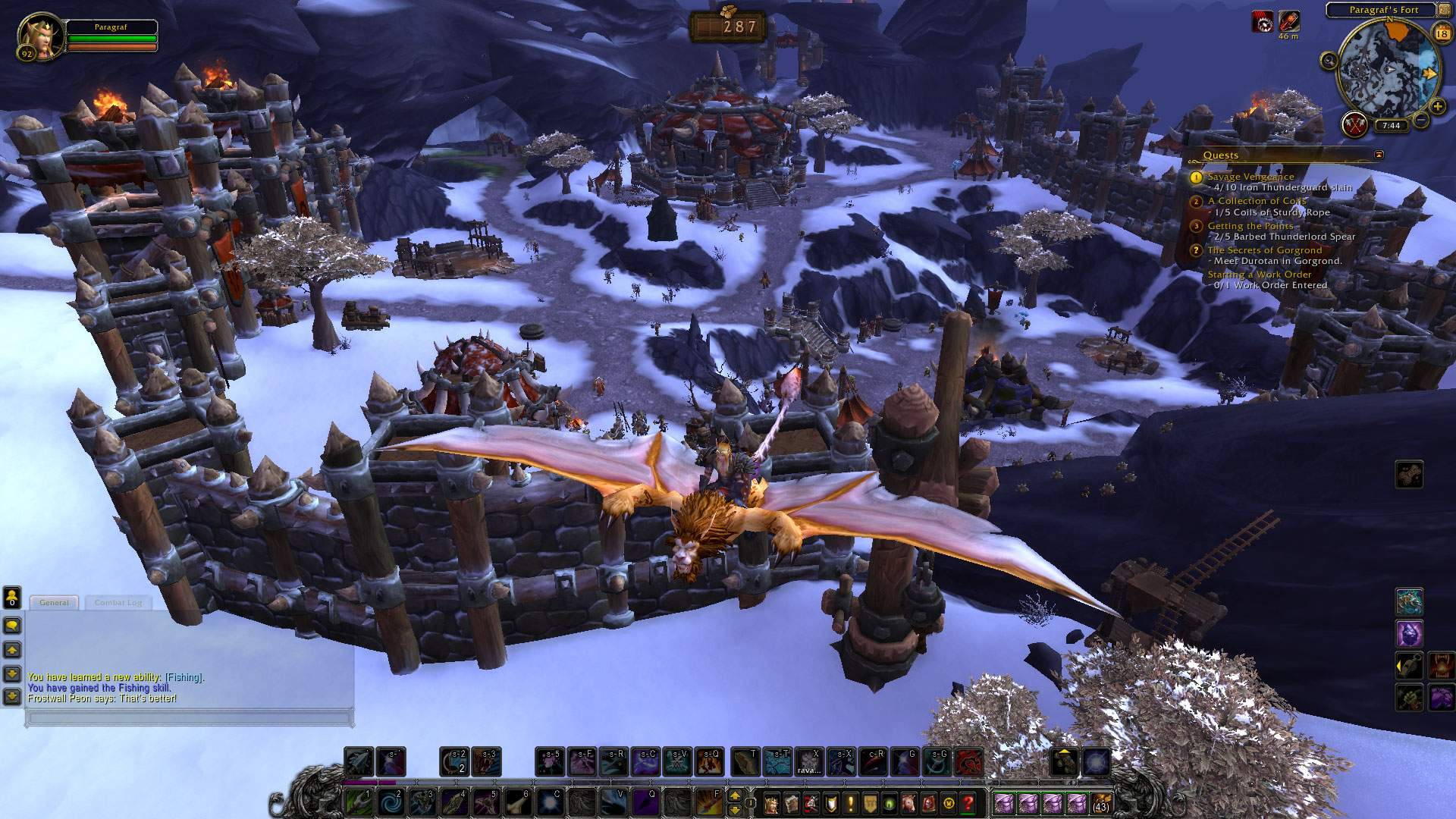Image resolution: width=1456 pixels, height=819 pixels.
Task: Click the chat message input box
Action: pos(190,717)
